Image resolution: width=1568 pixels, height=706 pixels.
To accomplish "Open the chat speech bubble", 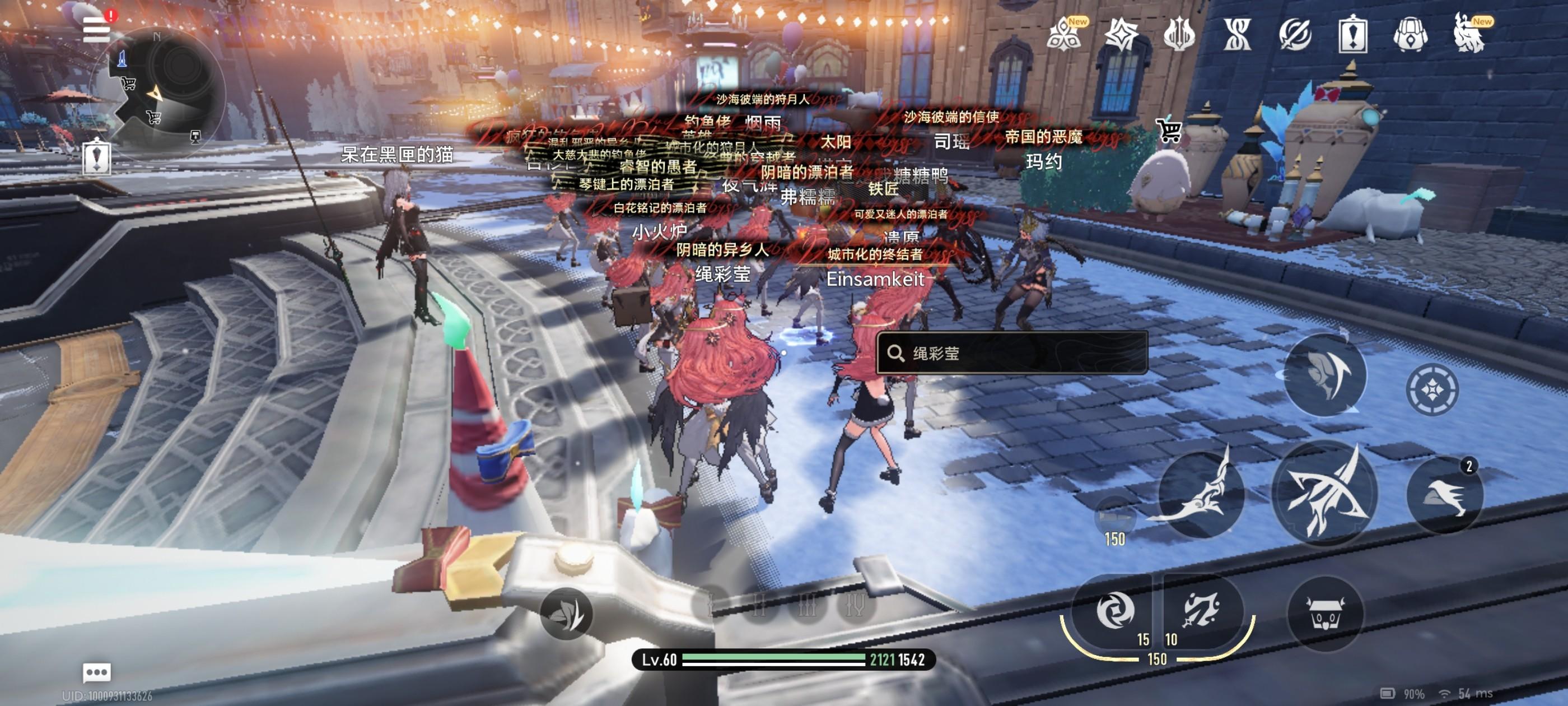I will click(x=97, y=672).
